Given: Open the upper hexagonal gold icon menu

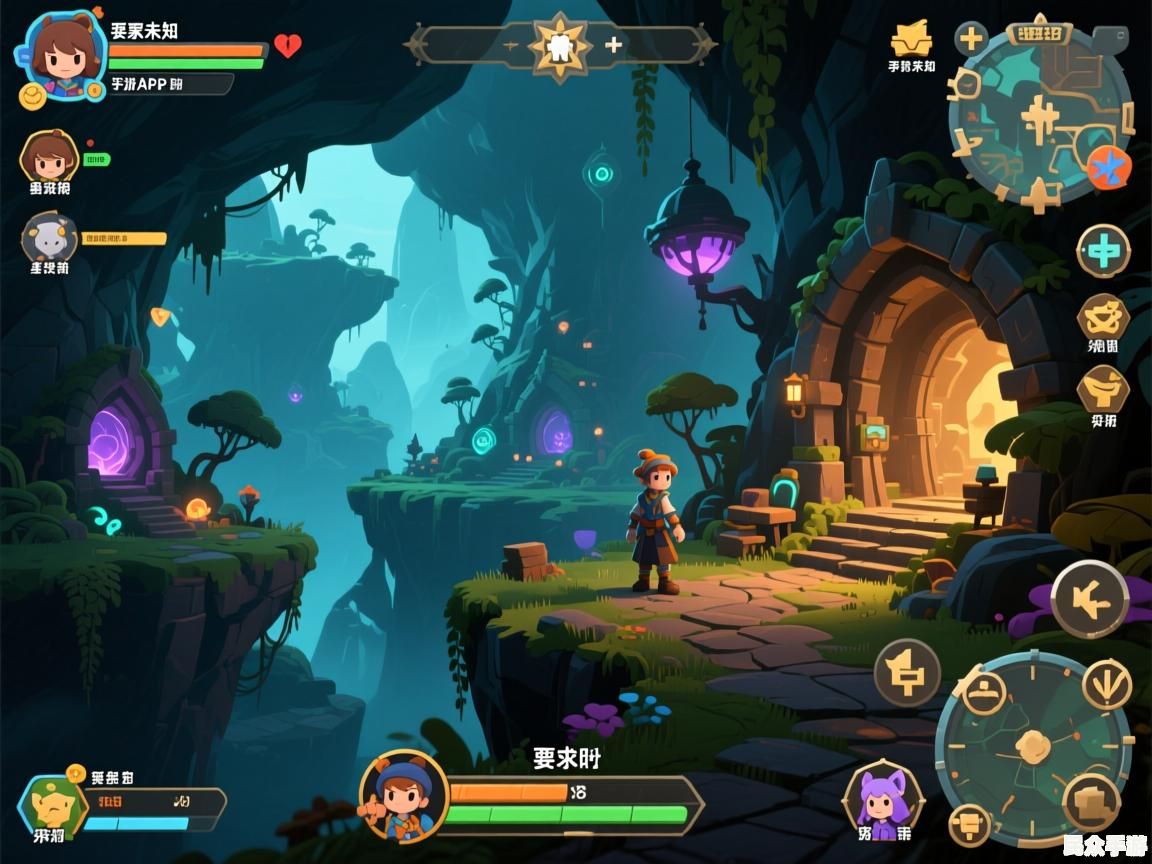Looking at the screenshot, I should point(1103,318).
